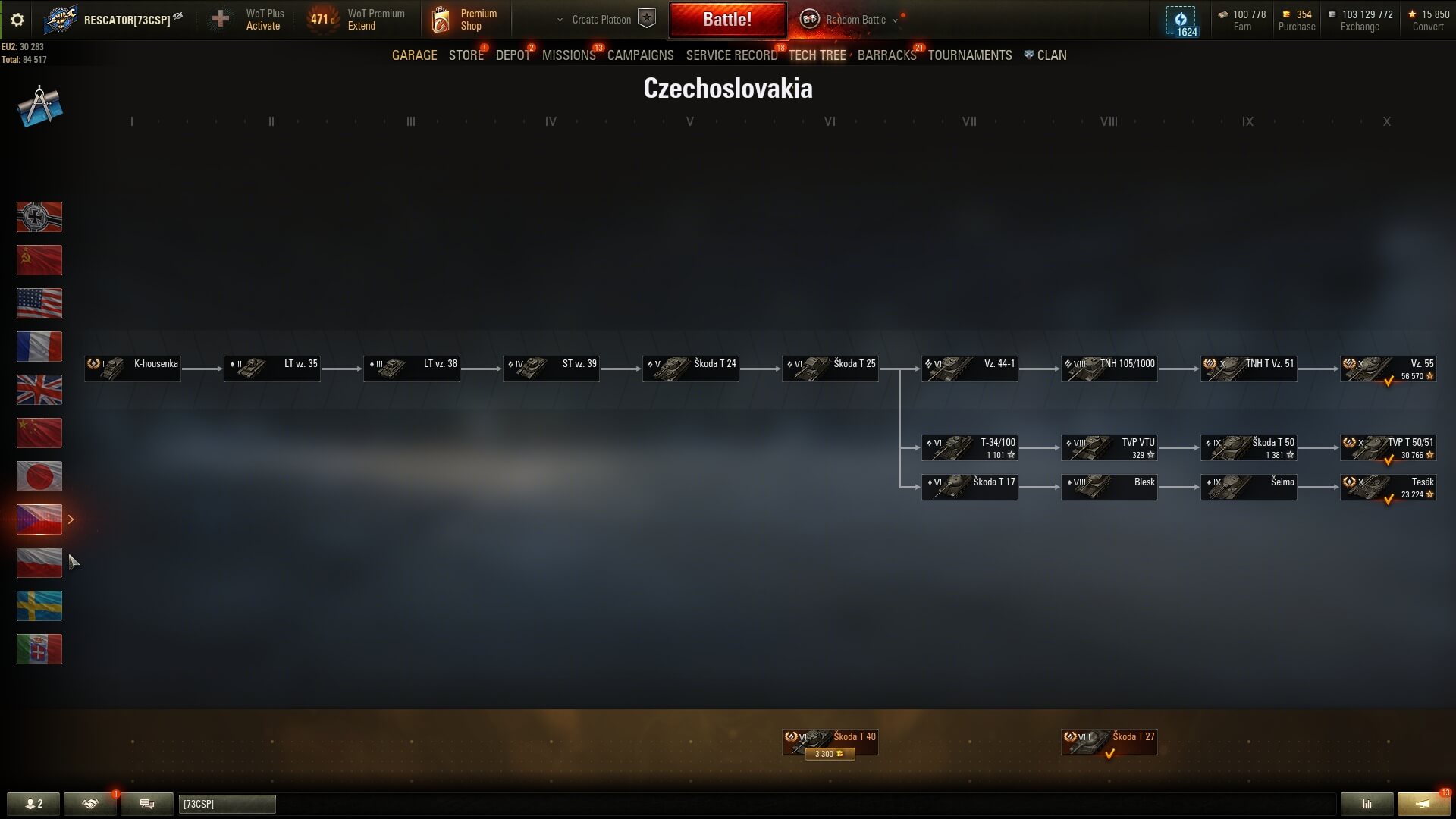Switch to the Swedish tech tree flag
The height and width of the screenshot is (819, 1456).
39,606
